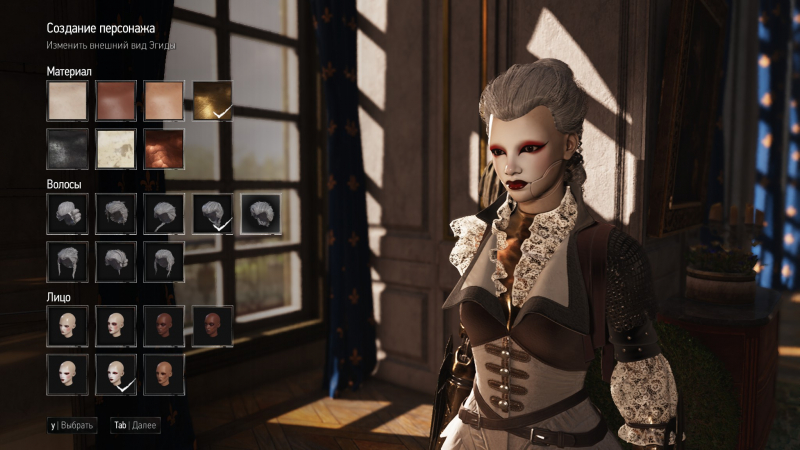Select the pale ivory material swatch
Viewport: 800px width, 450px height.
click(x=67, y=101)
